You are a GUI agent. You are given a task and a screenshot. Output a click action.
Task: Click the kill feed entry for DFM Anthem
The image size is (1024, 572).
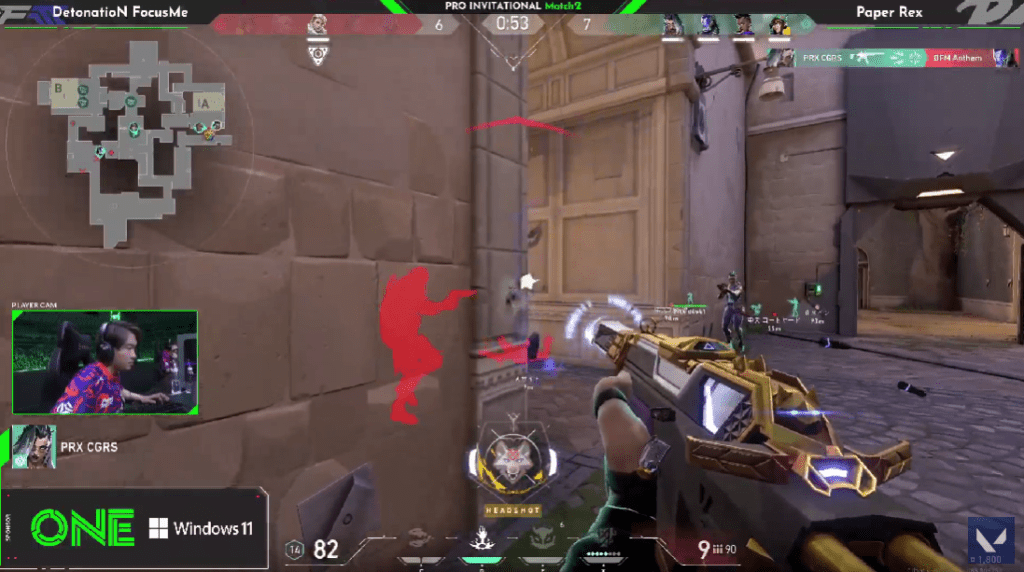coord(891,58)
